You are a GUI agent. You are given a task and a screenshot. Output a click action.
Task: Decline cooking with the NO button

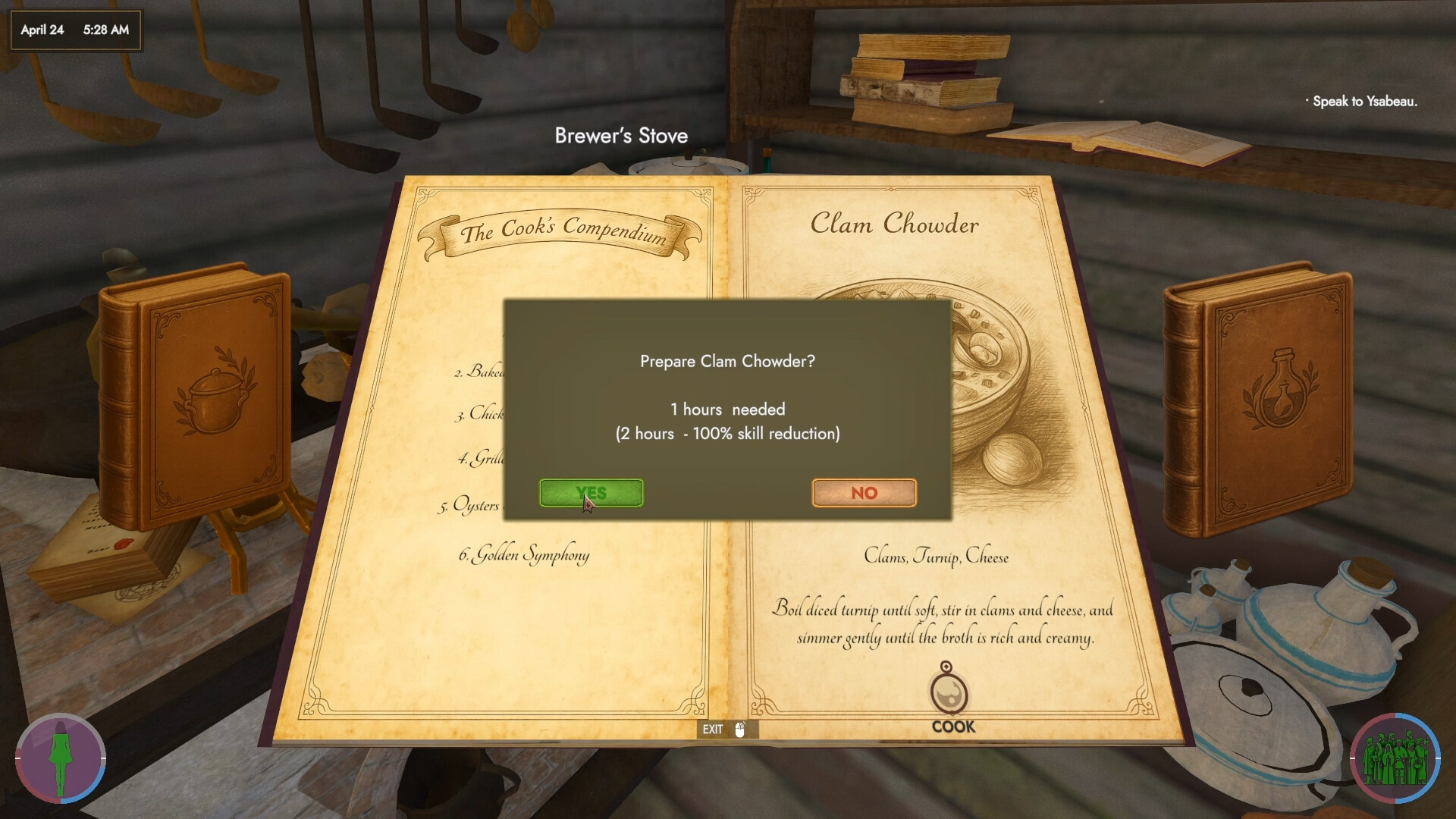tap(864, 493)
